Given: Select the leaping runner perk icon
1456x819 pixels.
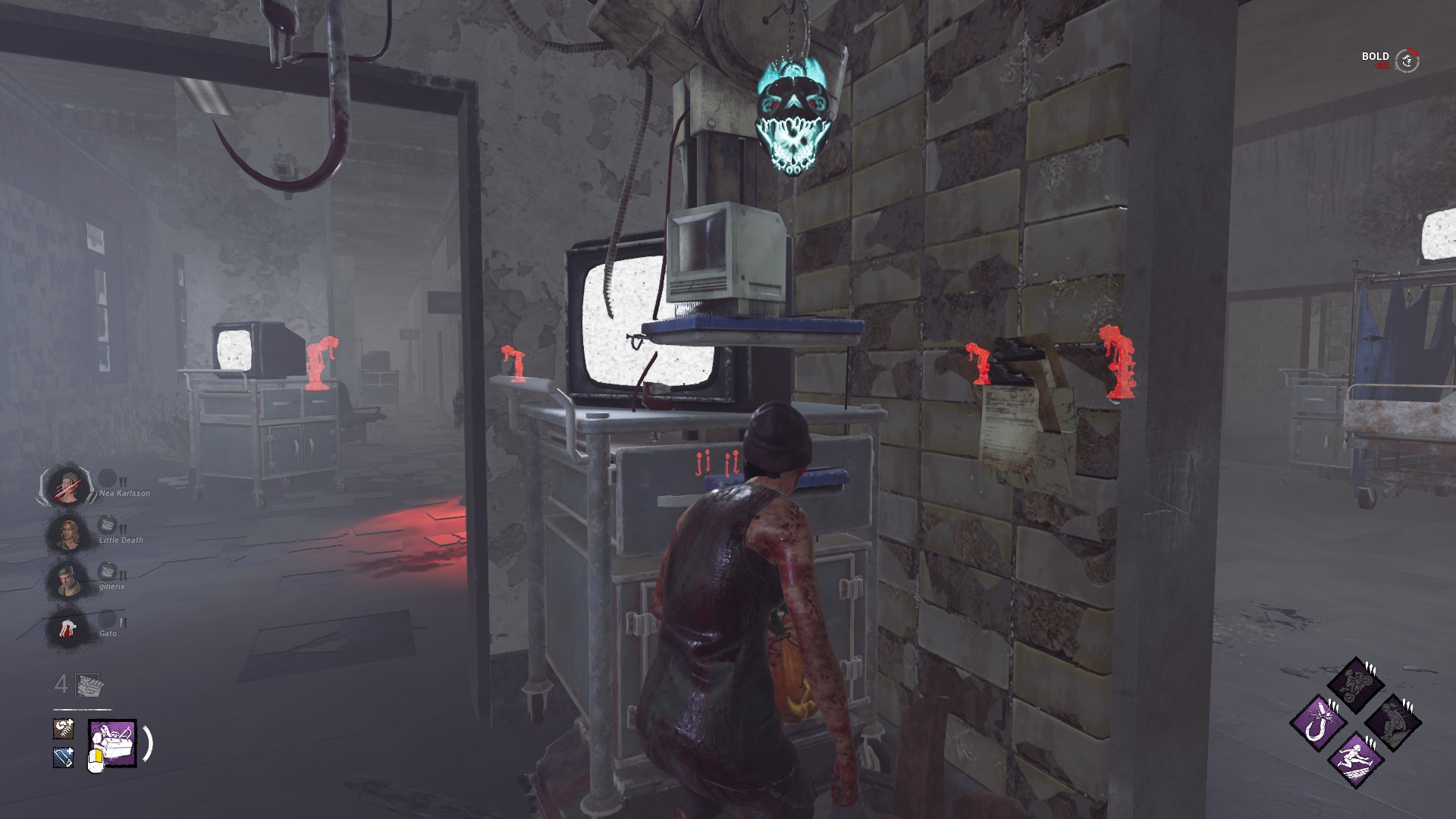Looking at the screenshot, I should tap(1354, 758).
